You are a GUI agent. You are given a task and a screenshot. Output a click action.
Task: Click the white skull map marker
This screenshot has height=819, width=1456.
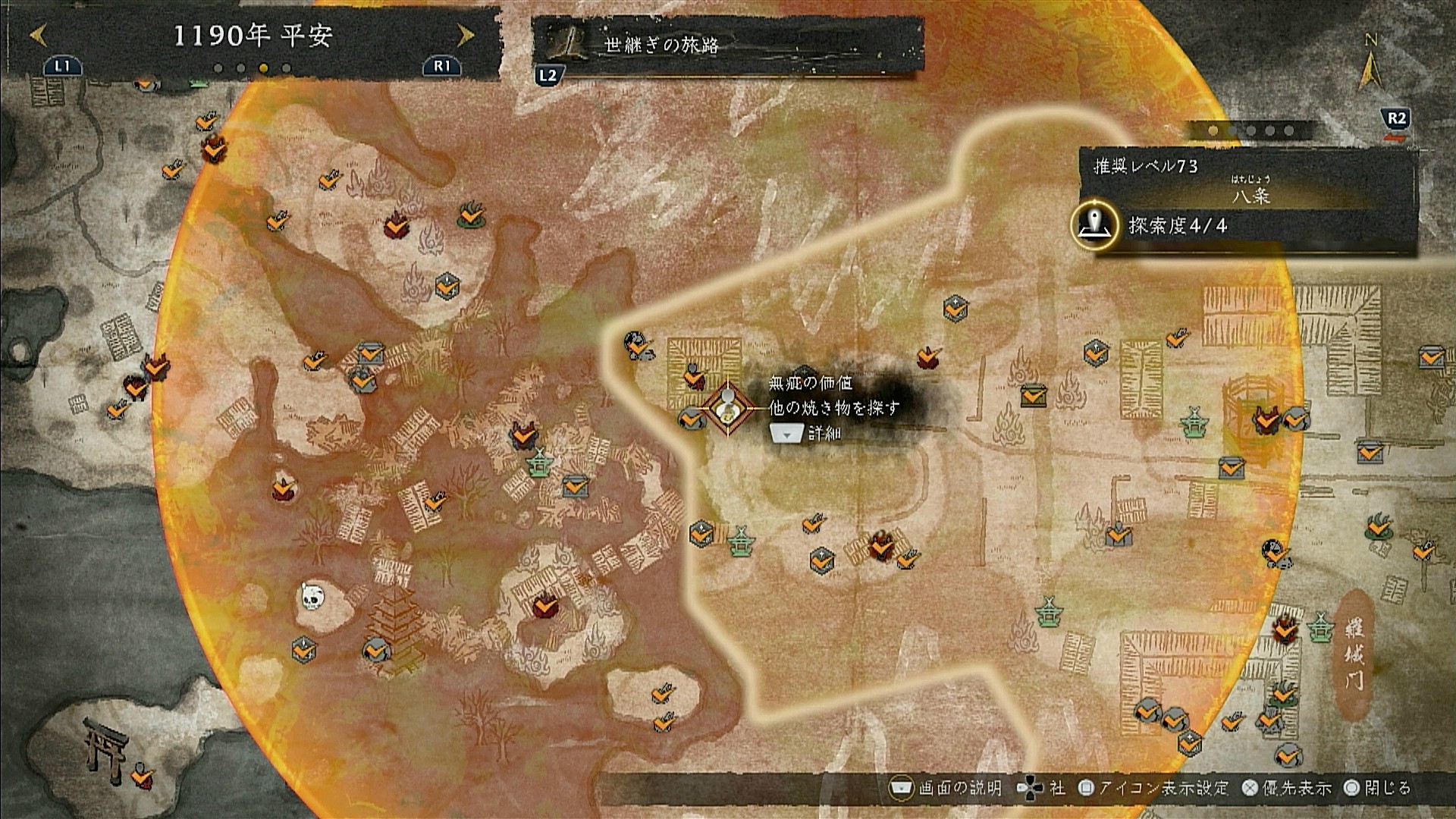pyautogui.click(x=309, y=596)
